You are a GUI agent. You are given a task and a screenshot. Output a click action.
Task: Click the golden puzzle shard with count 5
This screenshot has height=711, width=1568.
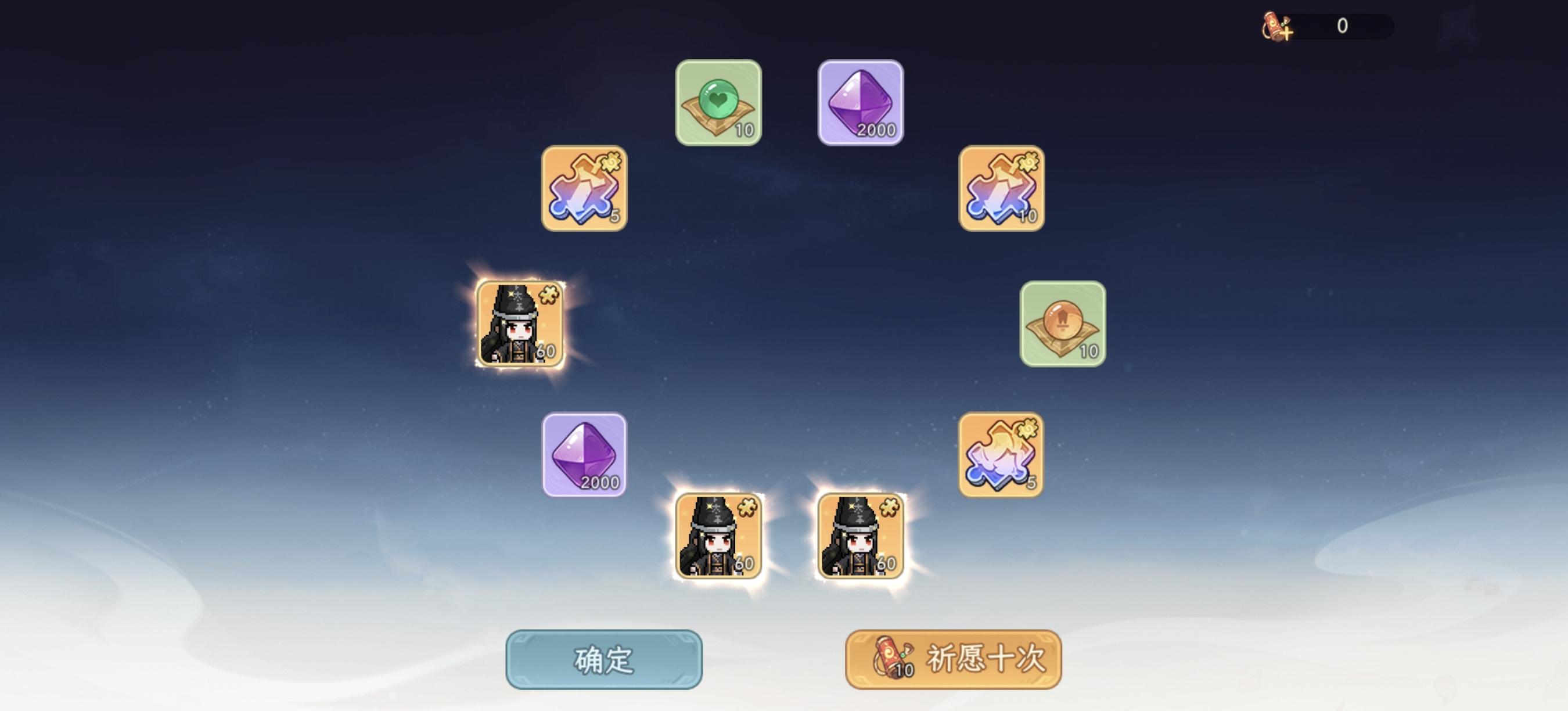(x=1001, y=455)
